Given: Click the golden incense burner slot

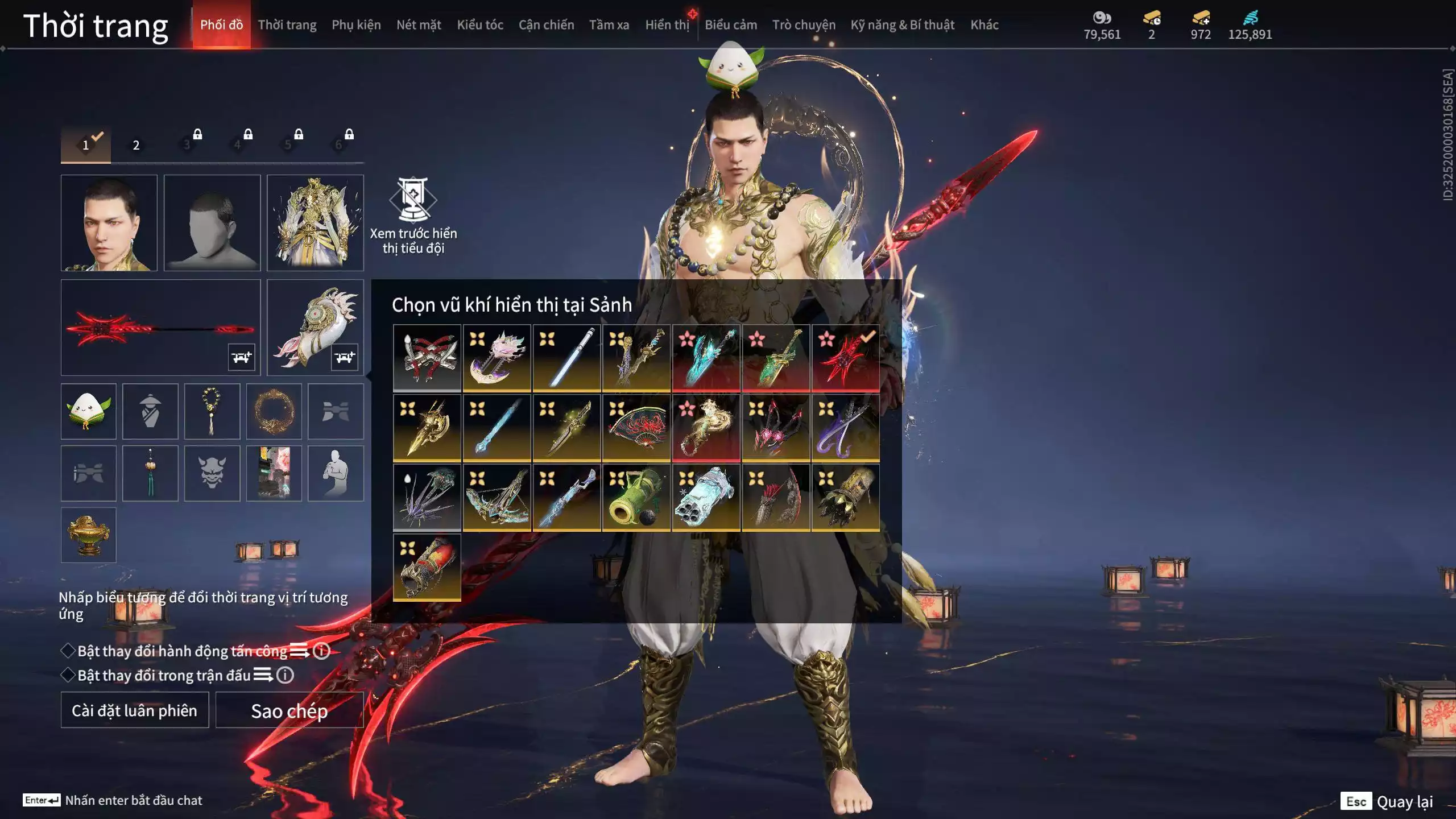Looking at the screenshot, I should 88,535.
